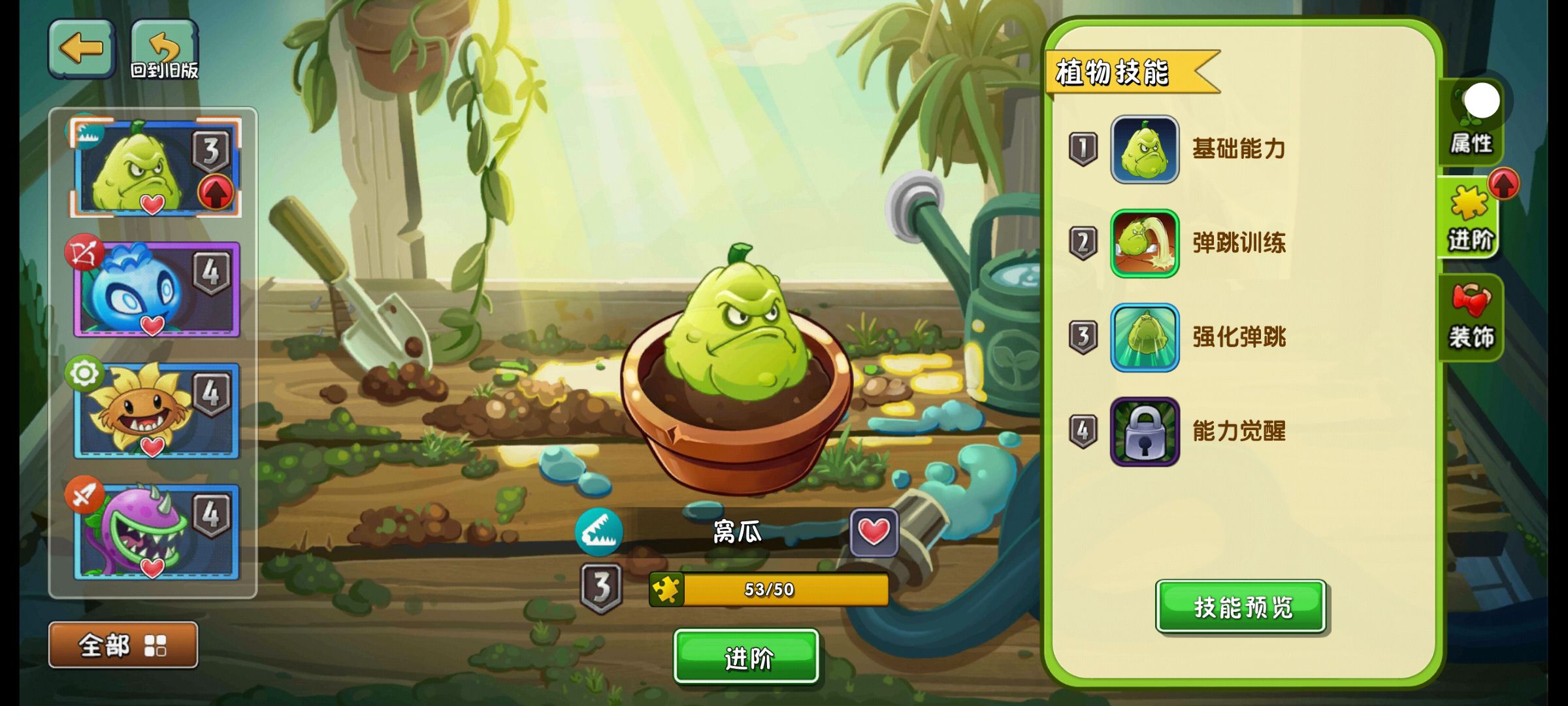Go back with the yellow arrow button
Viewport: 1568px width, 706px height.
82,48
